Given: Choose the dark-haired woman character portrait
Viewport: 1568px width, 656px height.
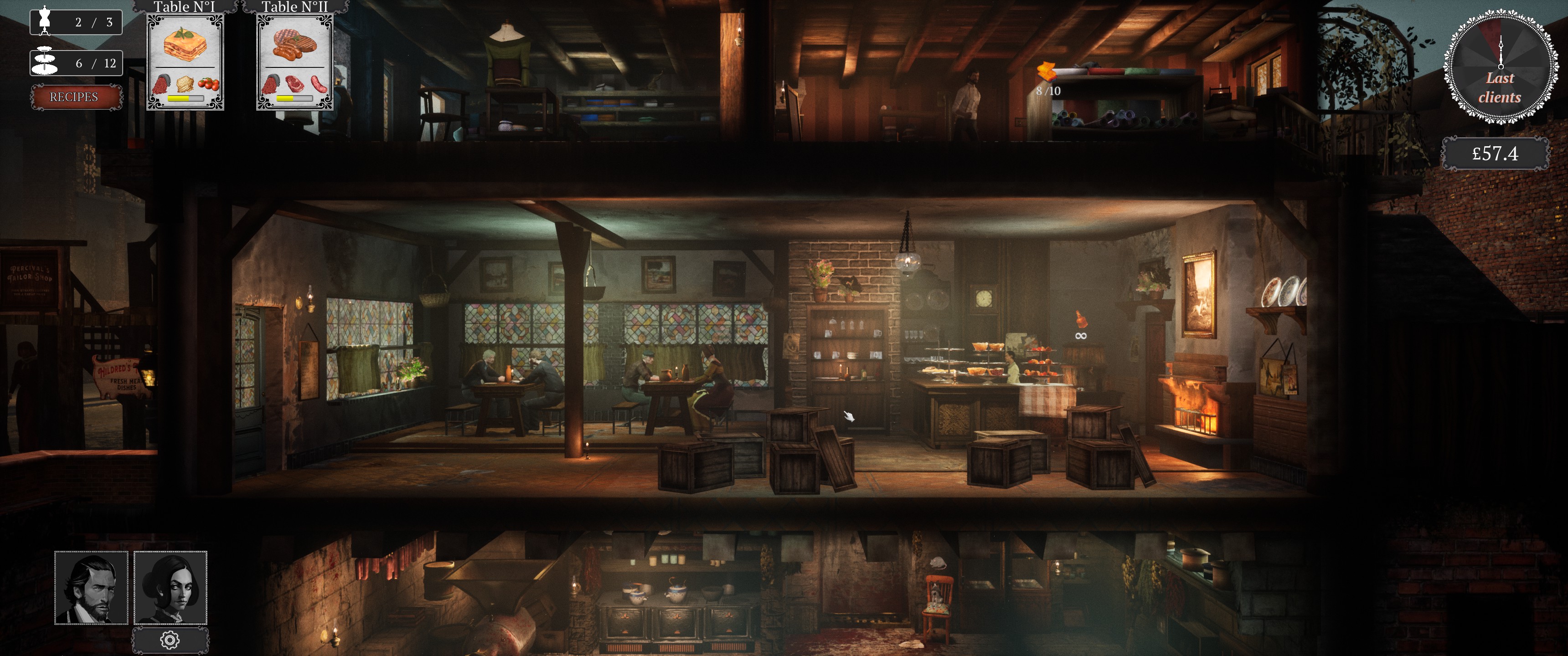Looking at the screenshot, I should [170, 588].
